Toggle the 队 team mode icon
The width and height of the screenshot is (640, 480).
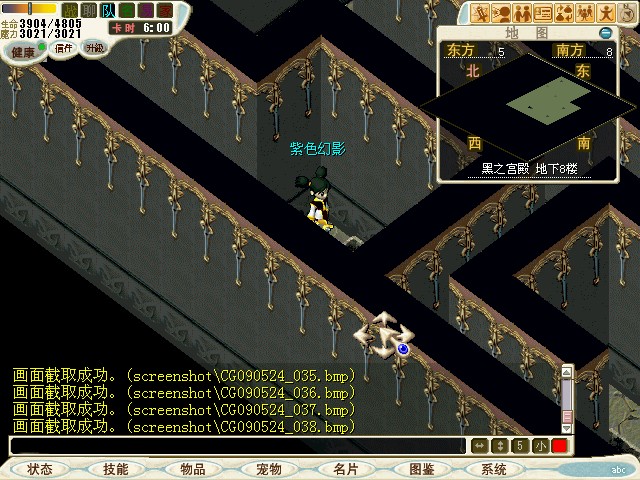tap(108, 10)
